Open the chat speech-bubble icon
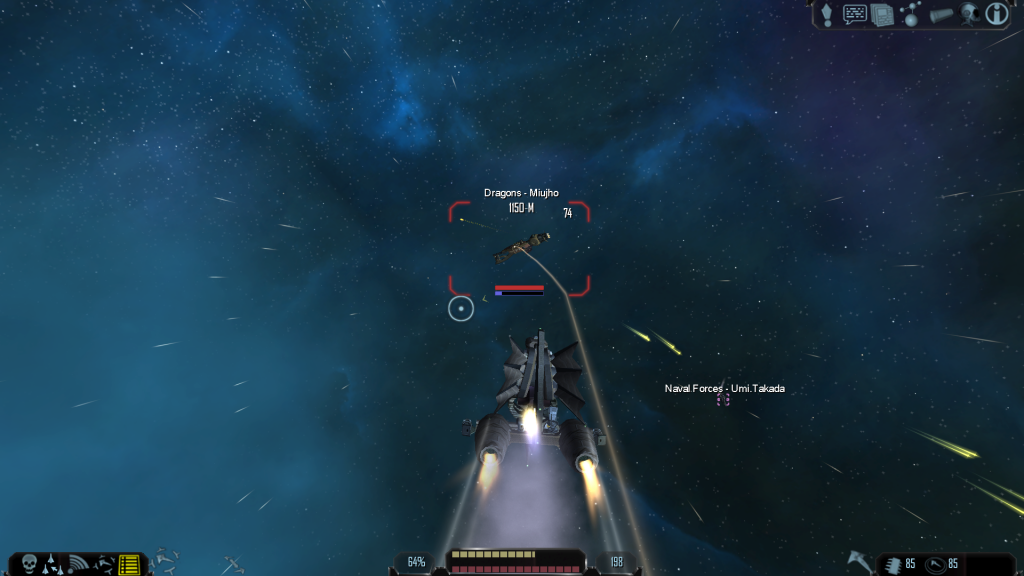The height and width of the screenshot is (576, 1024). tap(855, 14)
